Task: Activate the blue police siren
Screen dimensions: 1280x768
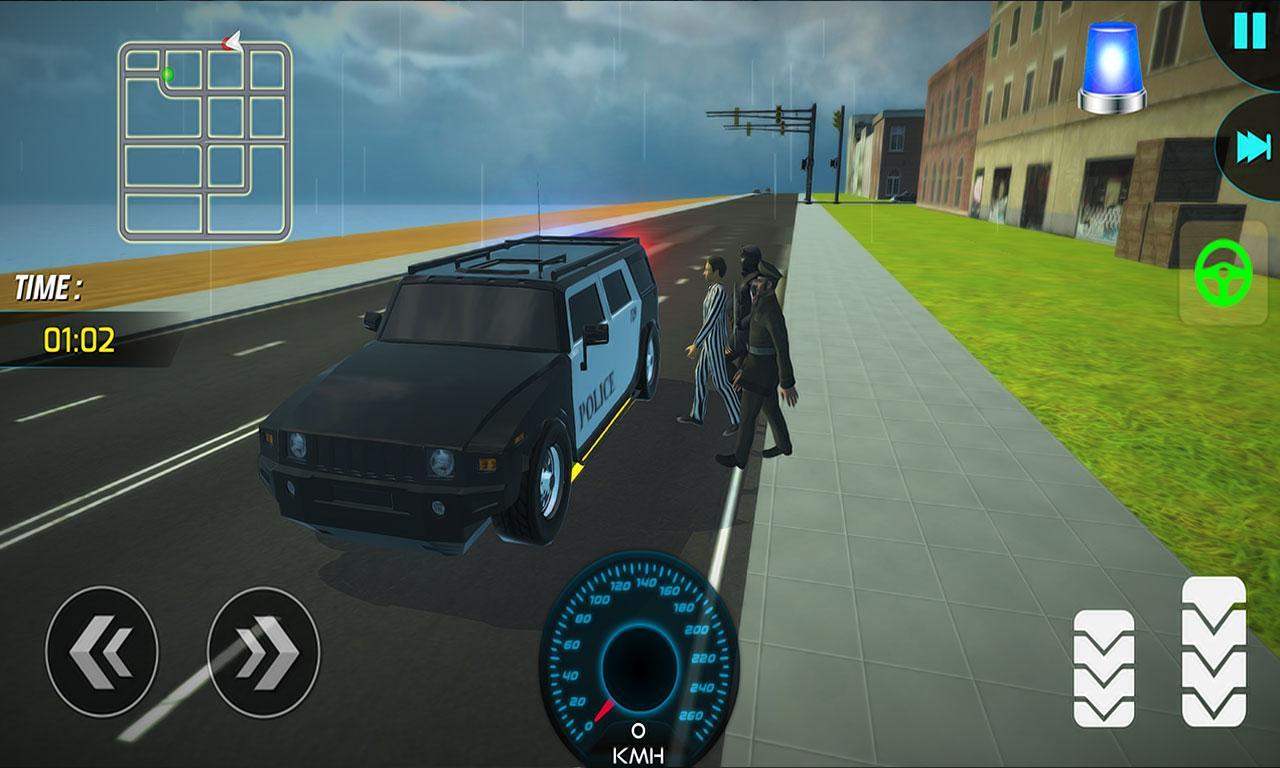Action: tap(1112, 64)
